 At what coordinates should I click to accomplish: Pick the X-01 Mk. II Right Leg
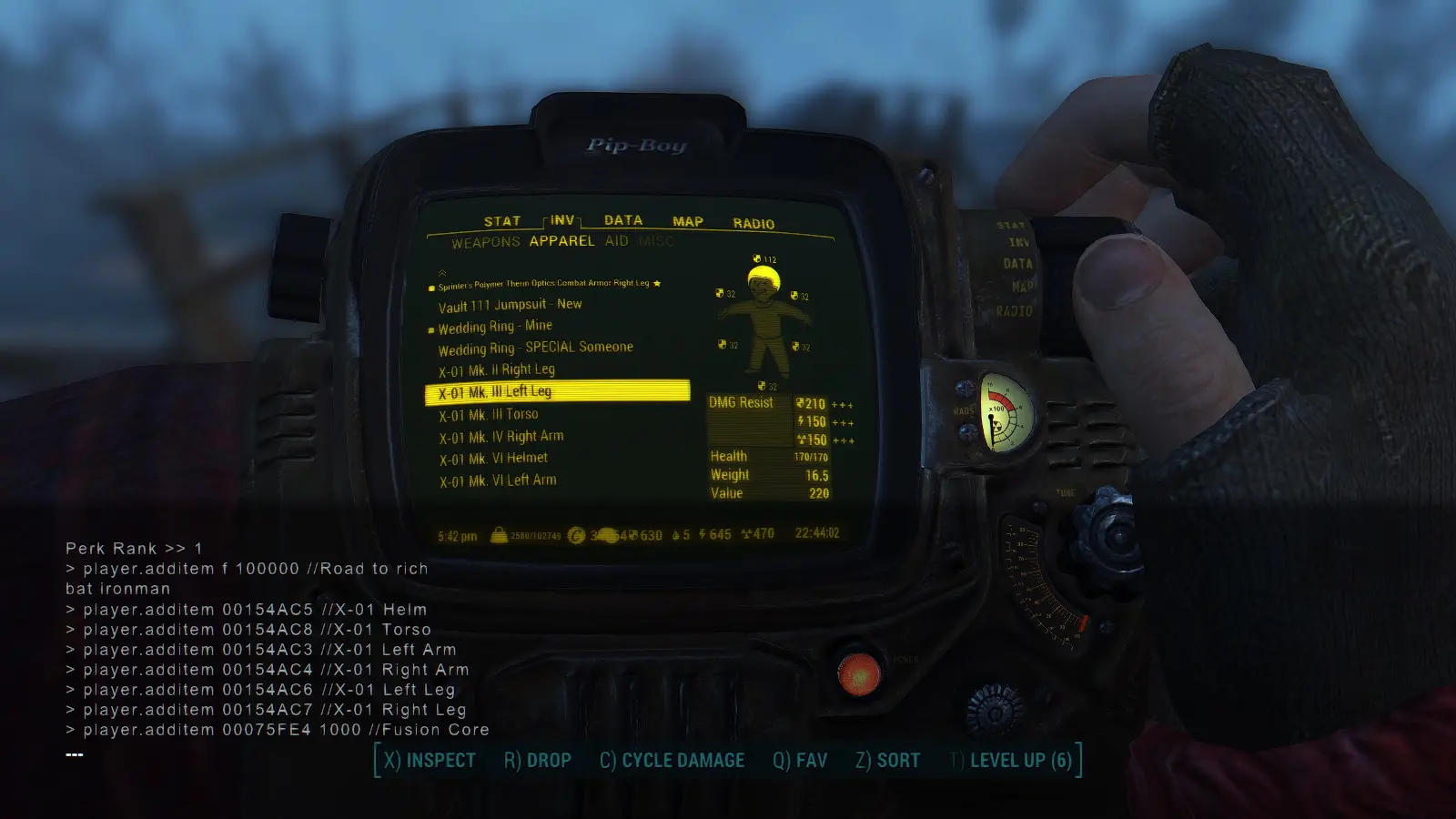(497, 370)
